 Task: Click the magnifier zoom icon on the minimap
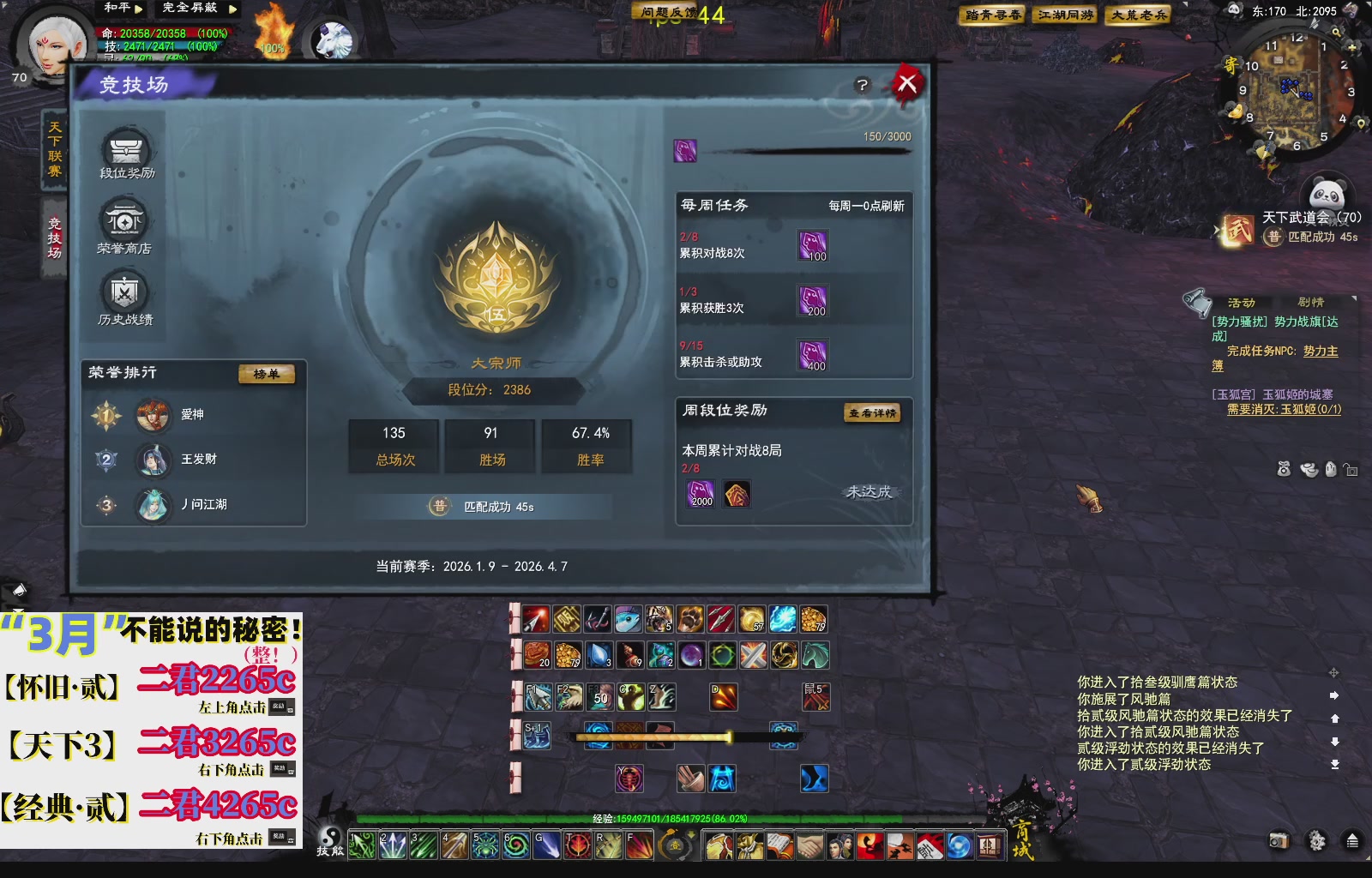pos(1337,33)
